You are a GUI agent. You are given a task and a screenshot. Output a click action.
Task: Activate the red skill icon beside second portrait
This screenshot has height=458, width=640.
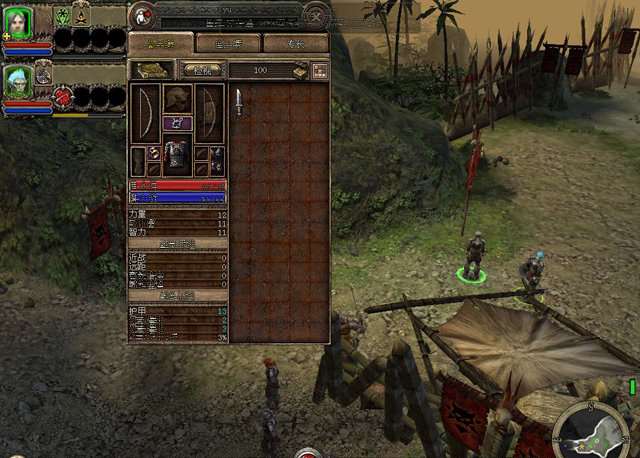click(63, 97)
